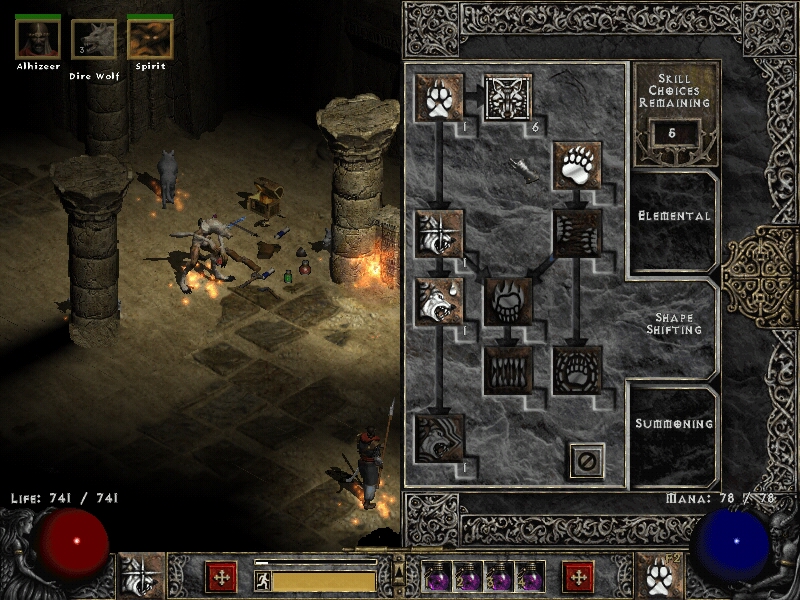Click the Dire Wolf summon portrait

[94, 40]
